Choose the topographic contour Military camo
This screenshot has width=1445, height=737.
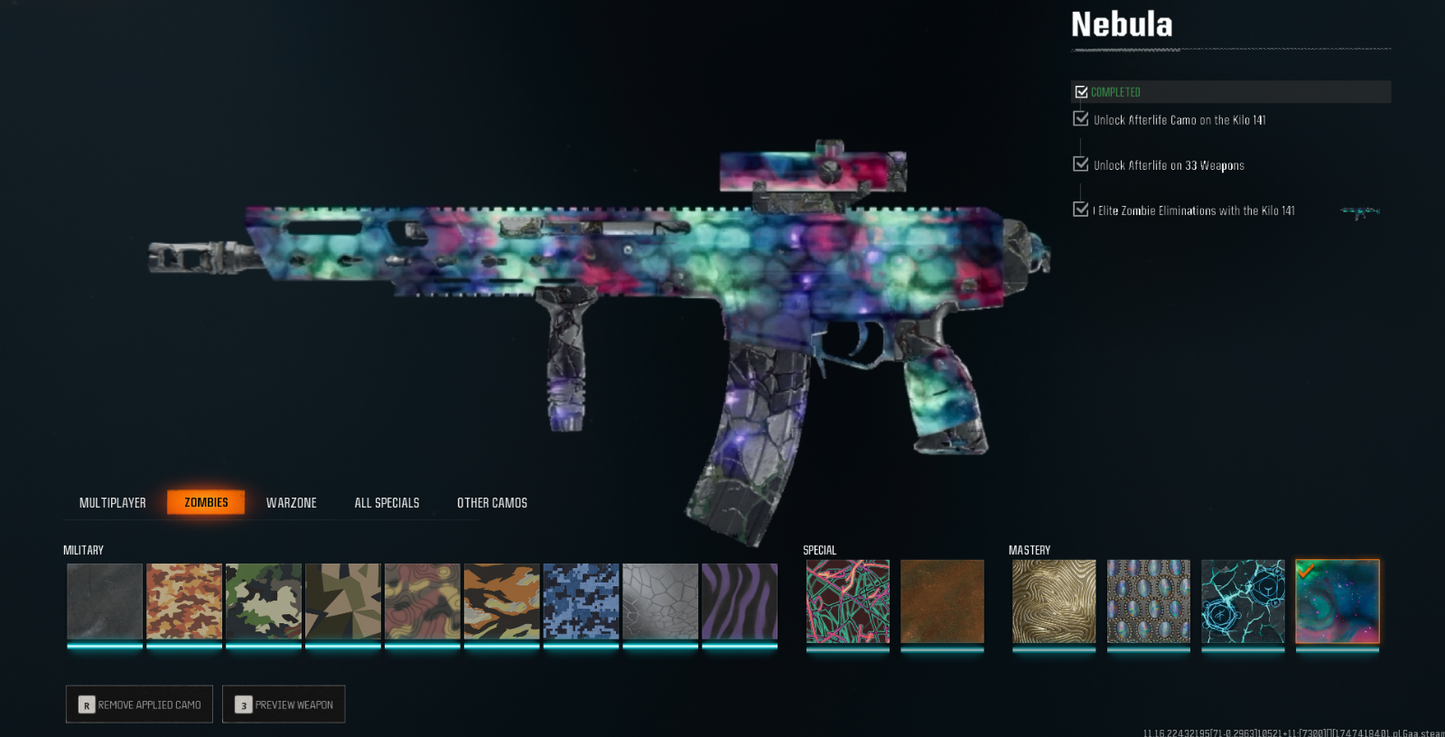click(421, 602)
